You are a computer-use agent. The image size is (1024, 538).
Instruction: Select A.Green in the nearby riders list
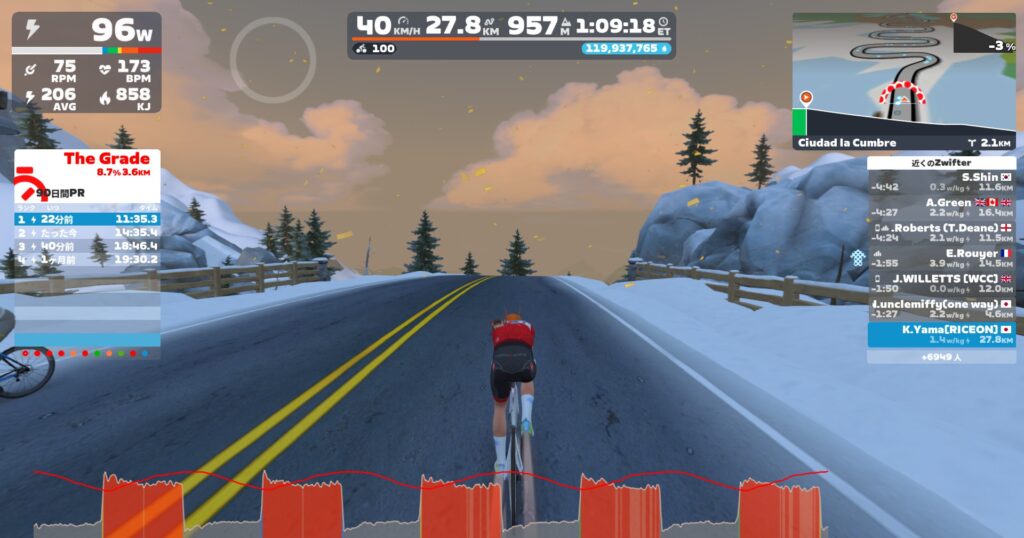[x=941, y=206]
